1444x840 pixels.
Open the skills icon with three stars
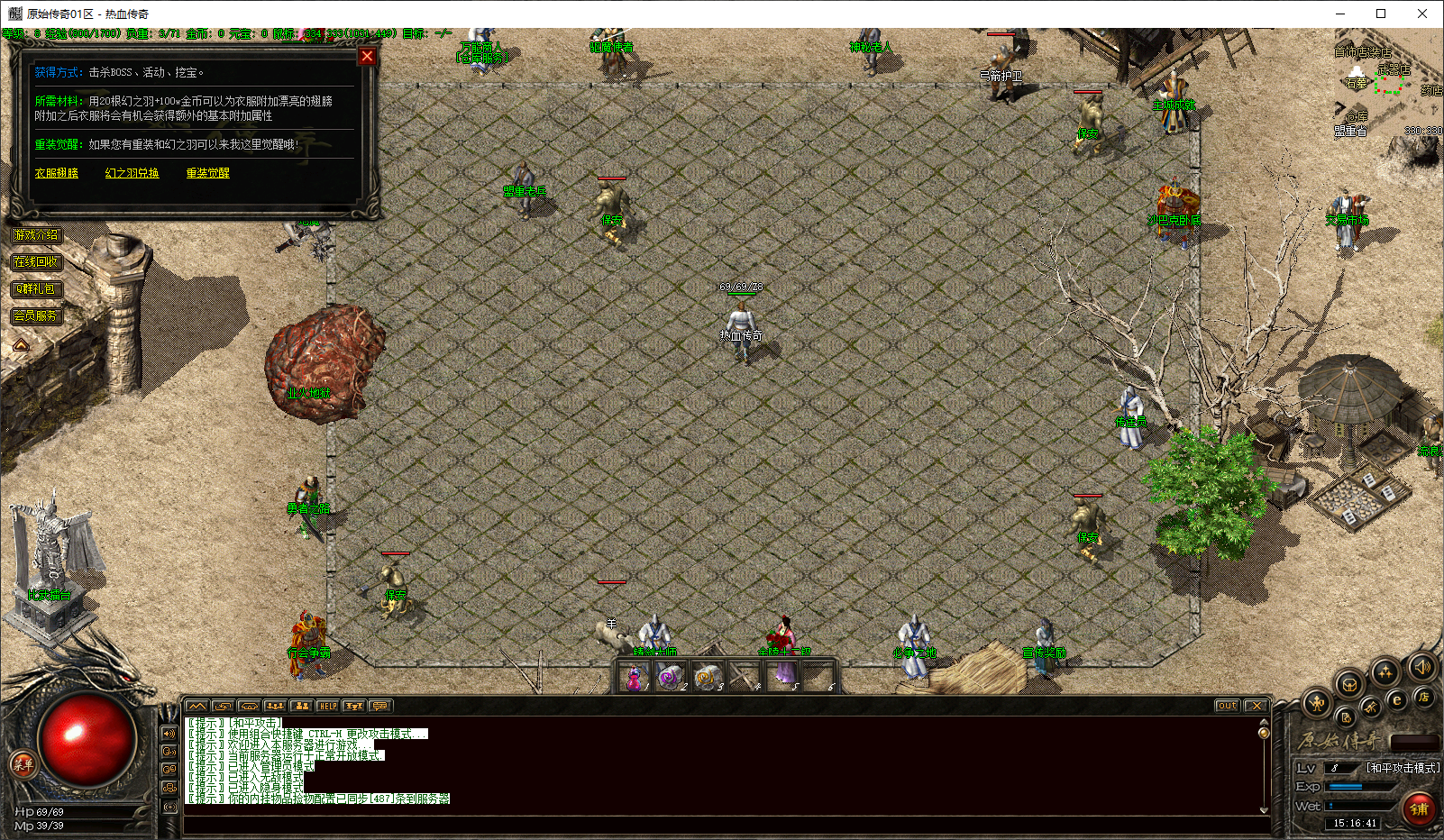tap(1385, 671)
